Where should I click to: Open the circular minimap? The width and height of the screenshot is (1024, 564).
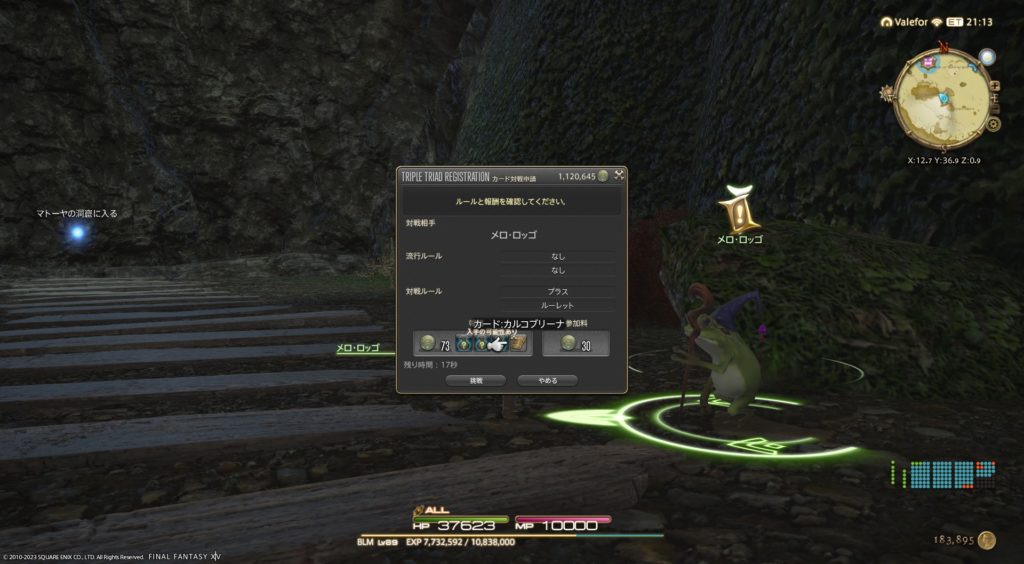click(942, 98)
